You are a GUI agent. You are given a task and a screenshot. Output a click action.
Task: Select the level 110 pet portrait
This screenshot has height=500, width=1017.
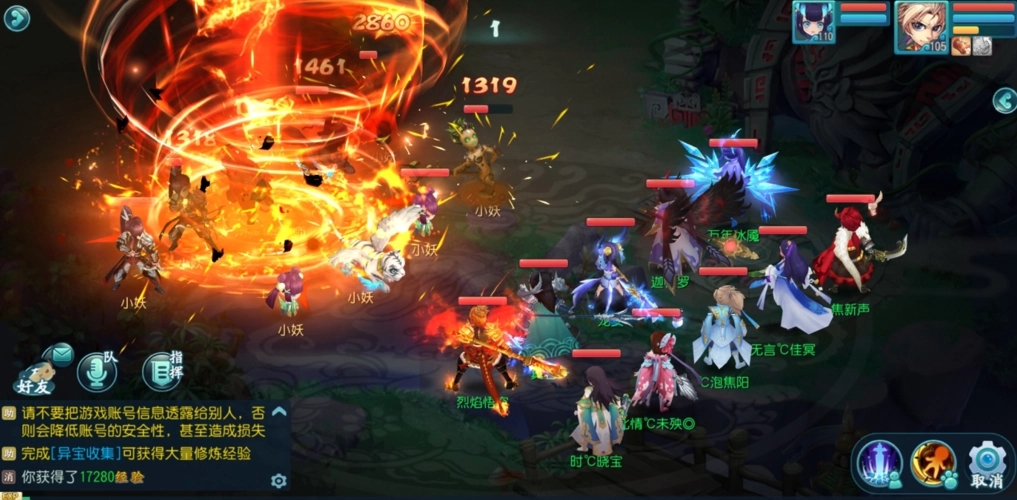[x=813, y=22]
